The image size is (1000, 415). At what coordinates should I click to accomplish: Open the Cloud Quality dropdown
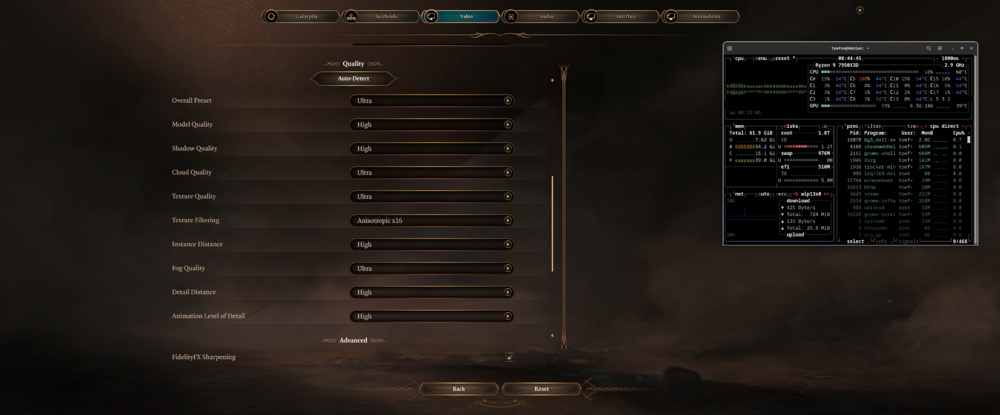click(x=432, y=172)
